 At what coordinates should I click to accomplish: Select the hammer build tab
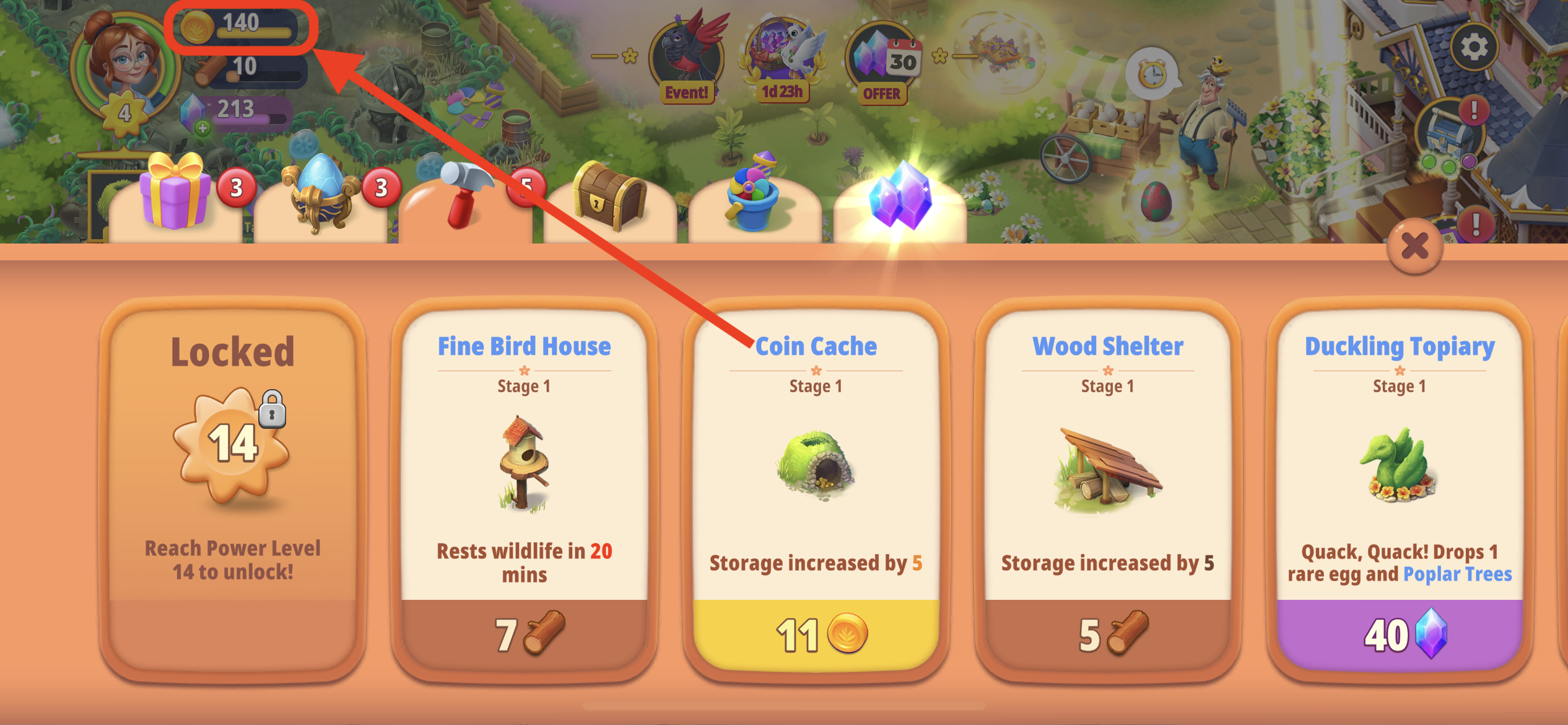pyautogui.click(x=466, y=198)
